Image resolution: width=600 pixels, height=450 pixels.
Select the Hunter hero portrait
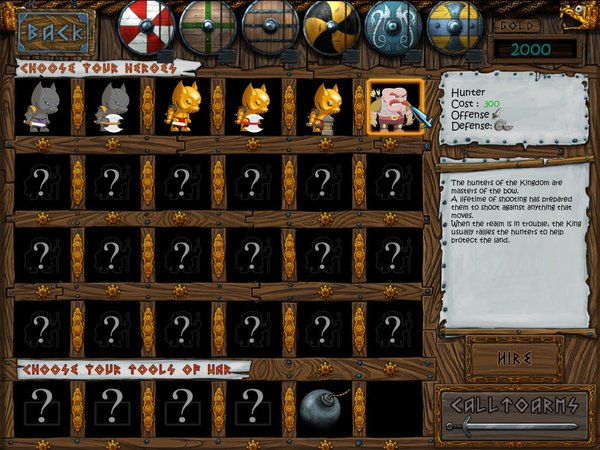[395, 107]
